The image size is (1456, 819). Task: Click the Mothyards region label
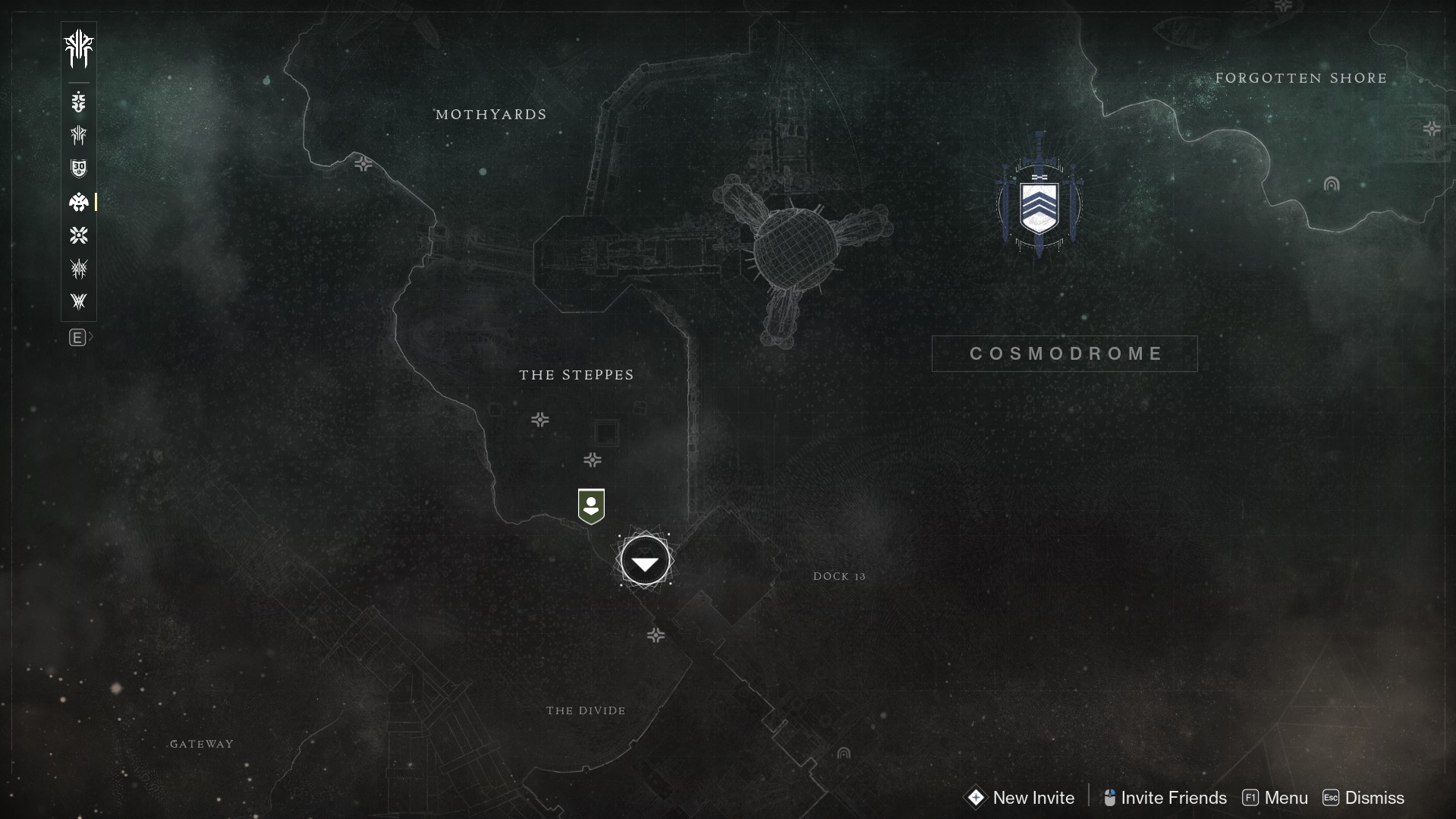coord(490,114)
